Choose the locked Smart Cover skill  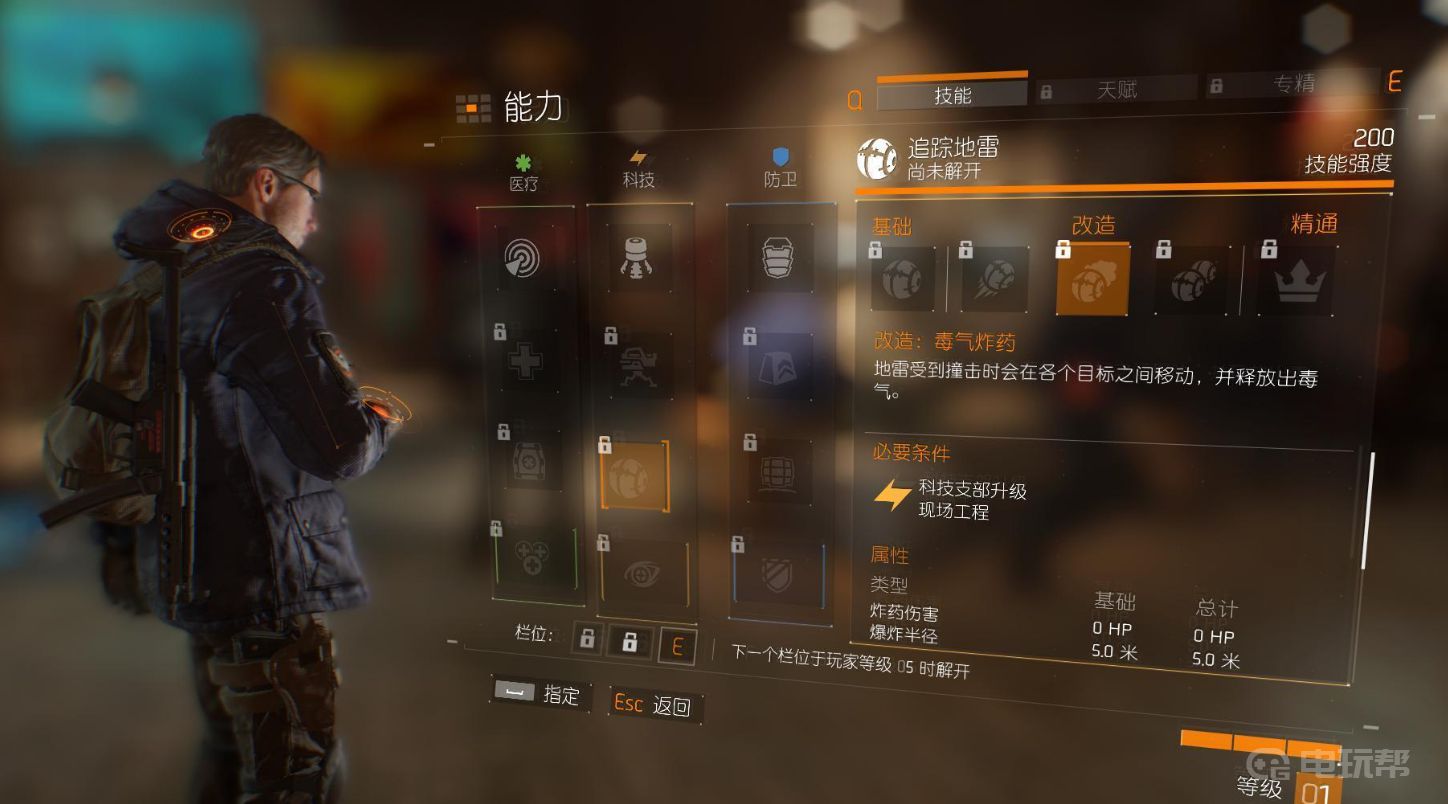point(779,369)
